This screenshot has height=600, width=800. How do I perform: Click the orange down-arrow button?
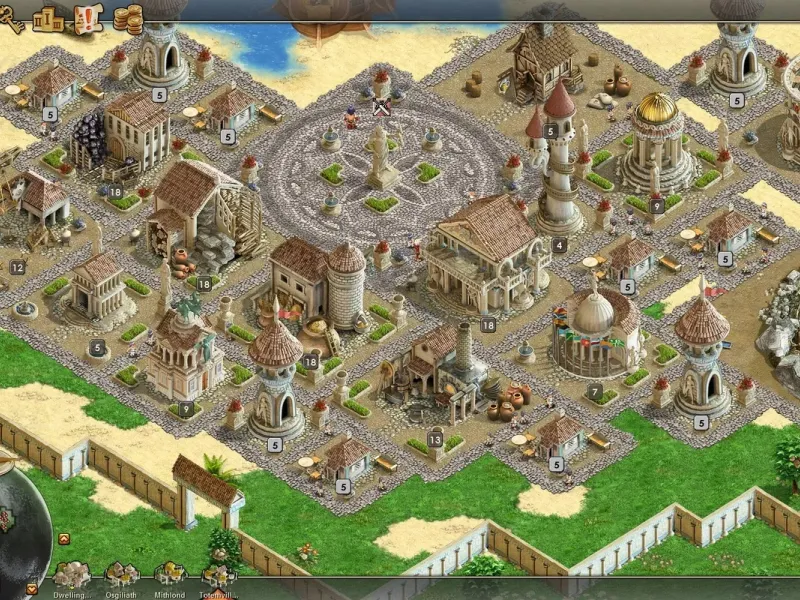[31, 589]
